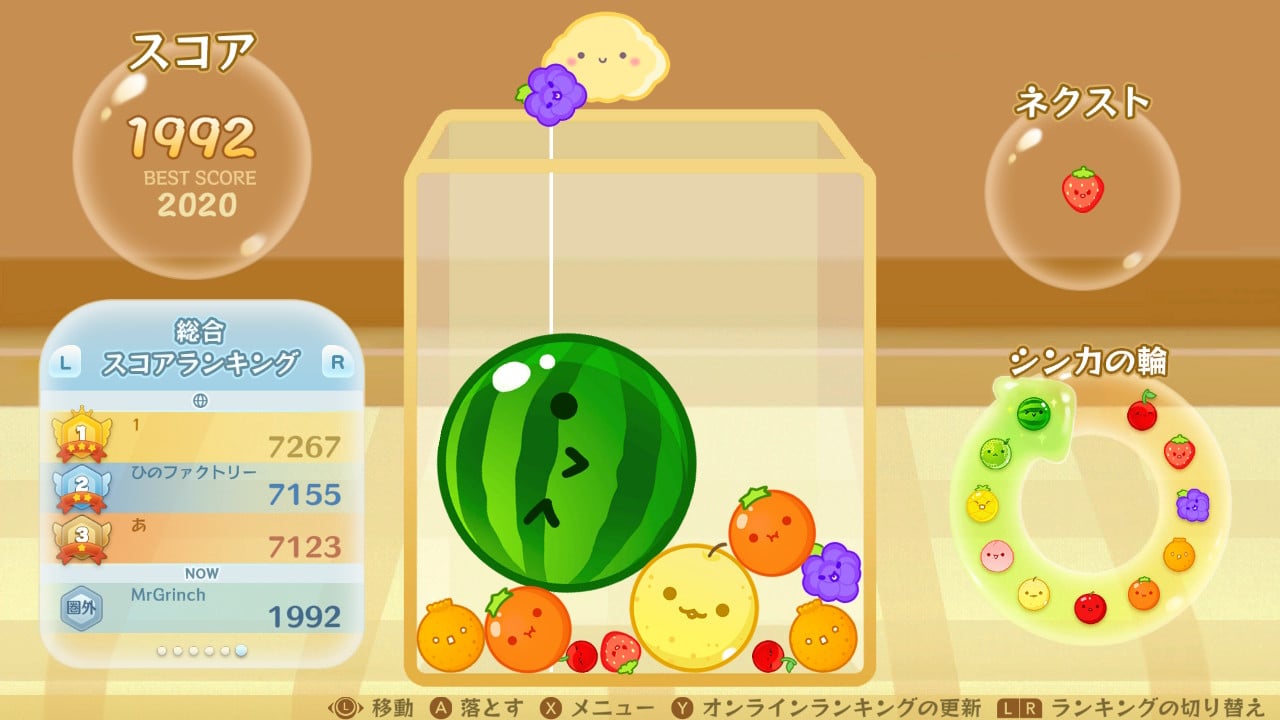Click the strawberry inside the ネクスト bubble

1085,190
